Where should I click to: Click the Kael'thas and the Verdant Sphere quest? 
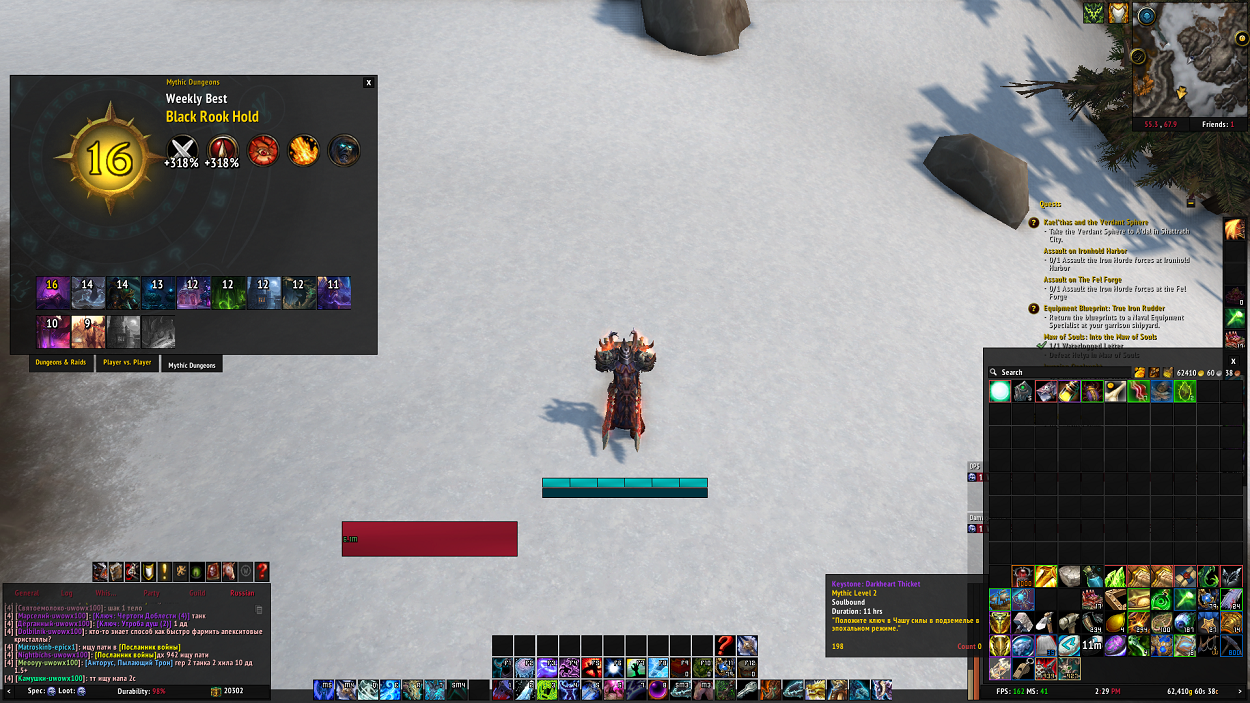point(1095,222)
